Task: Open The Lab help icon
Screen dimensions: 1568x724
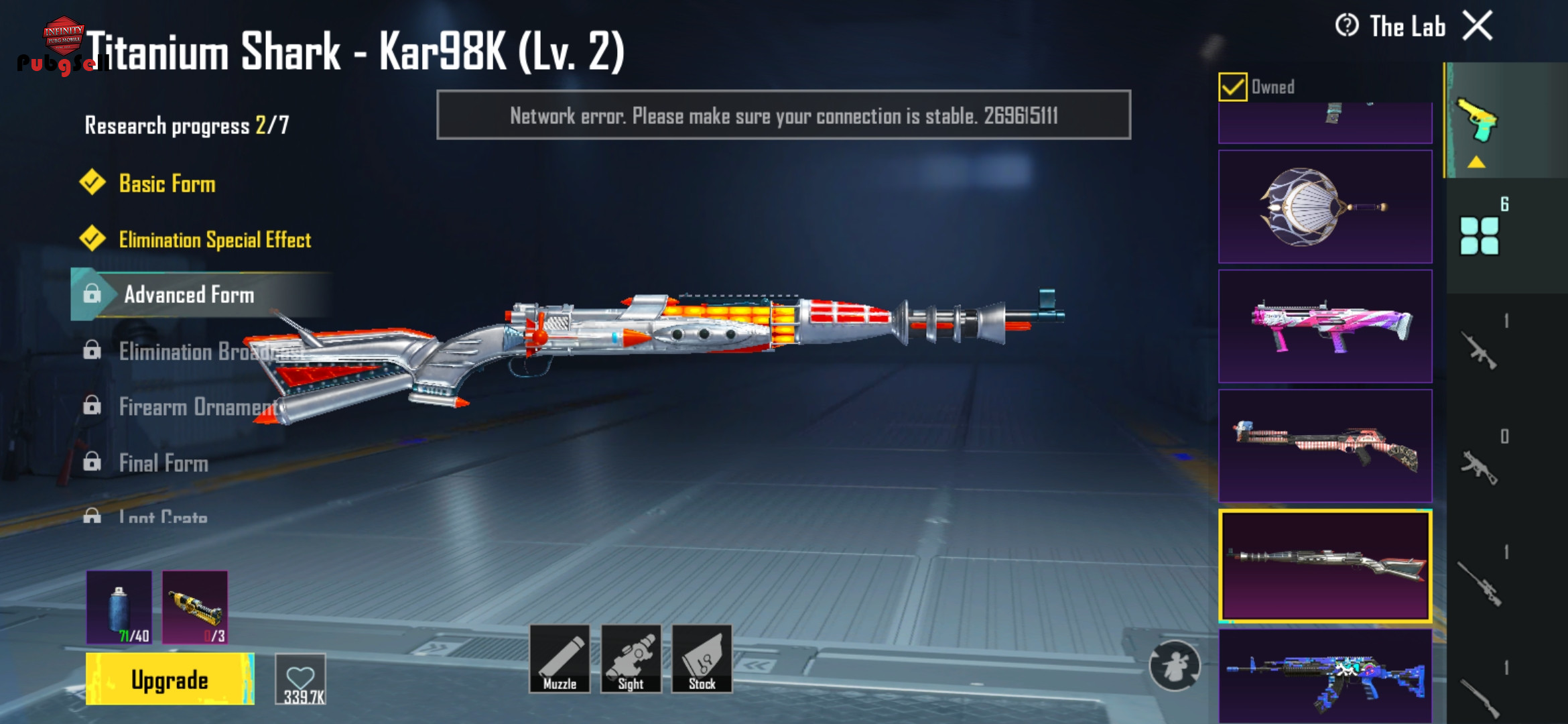Action: pos(1347,26)
